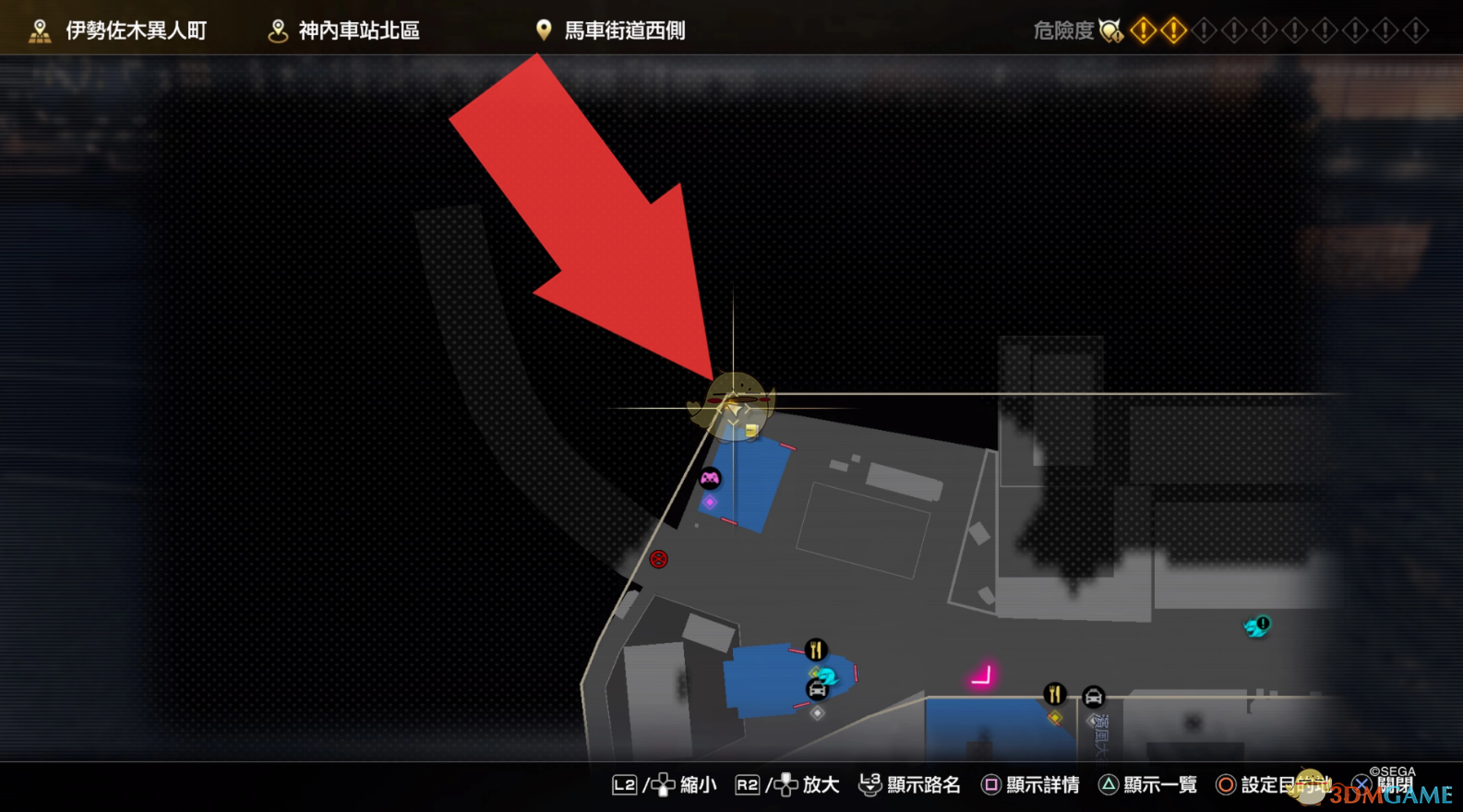Click the first lit diamond on the 危險度 gauge
This screenshot has width=1463, height=812.
[1142, 29]
